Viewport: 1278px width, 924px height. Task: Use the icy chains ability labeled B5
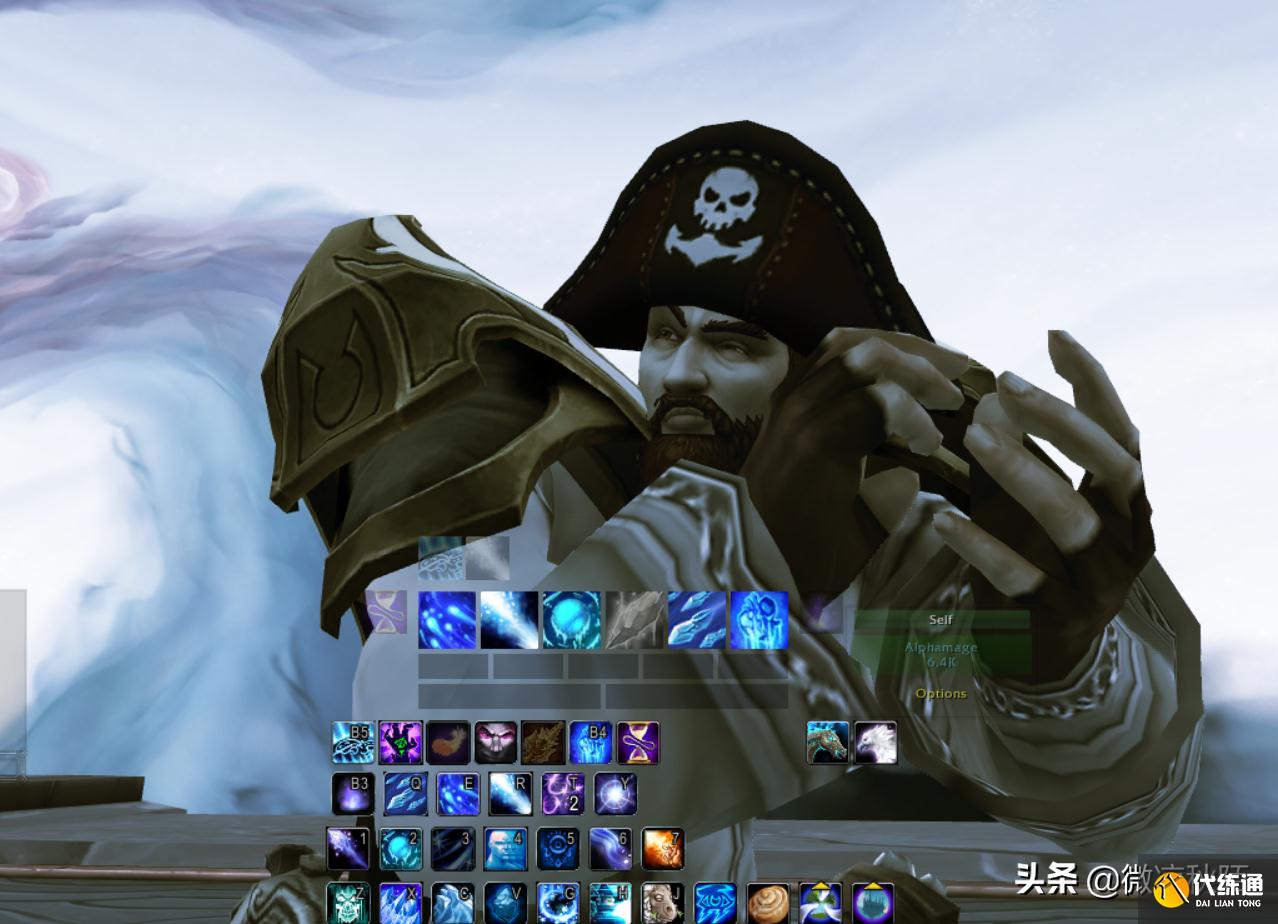tap(353, 743)
